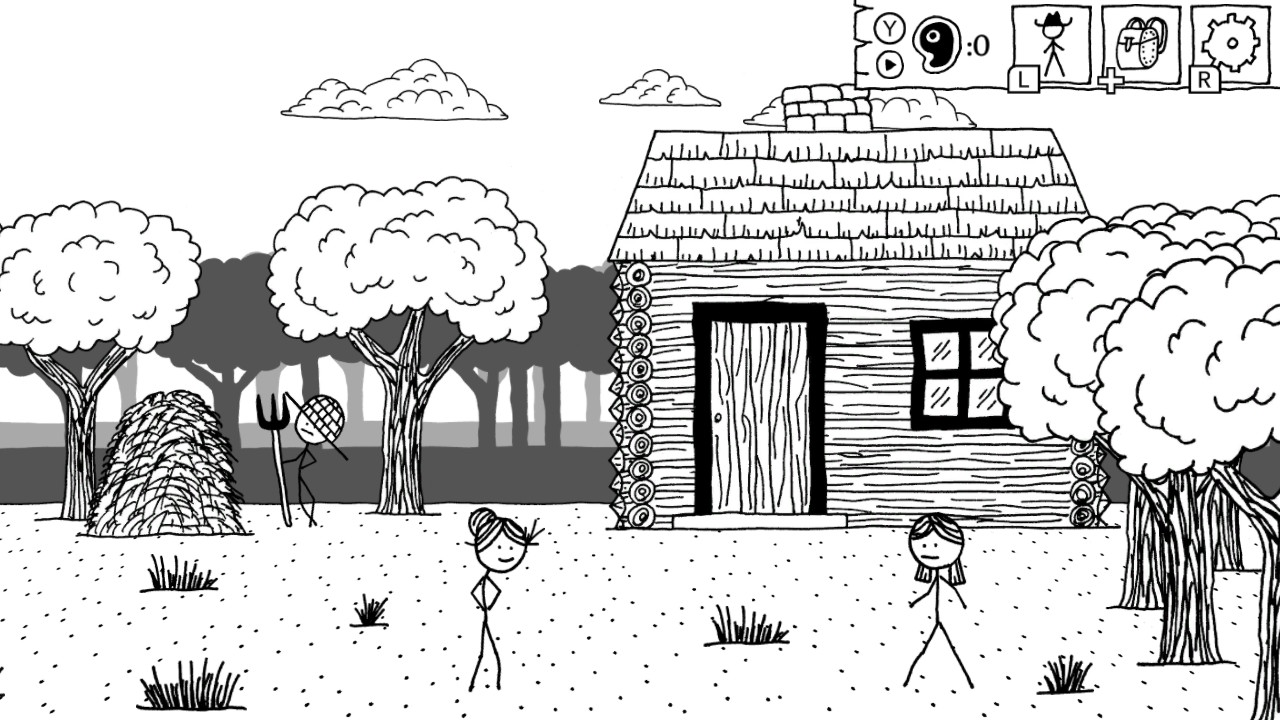Open the character sheet icon

(x=1050, y=46)
